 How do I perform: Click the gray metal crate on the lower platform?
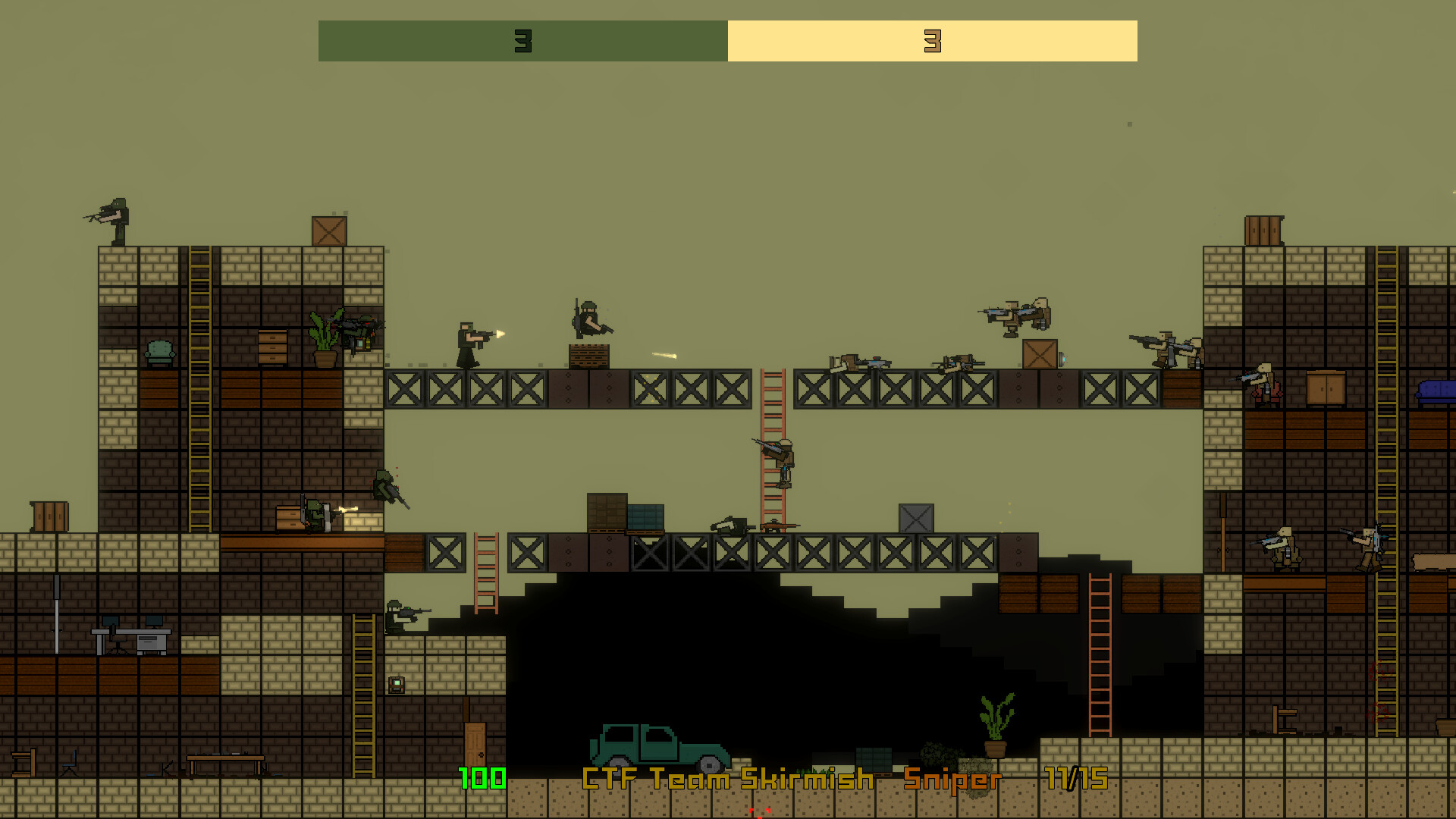pos(916,518)
